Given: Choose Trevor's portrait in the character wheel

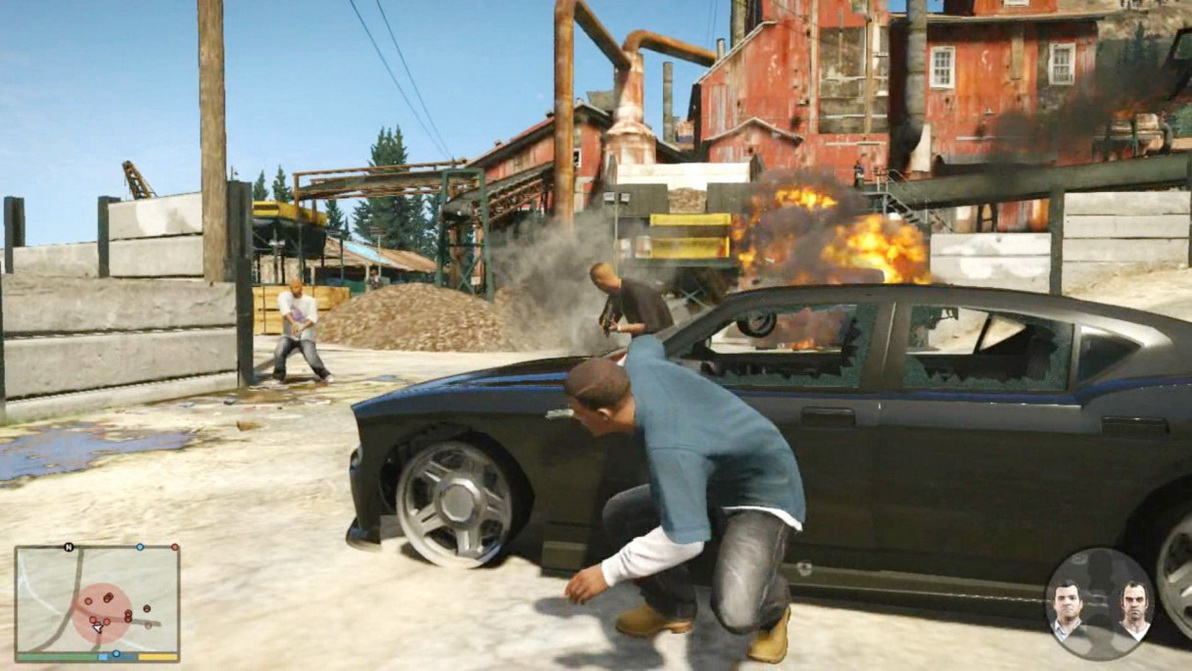Looking at the screenshot, I should [1132, 610].
